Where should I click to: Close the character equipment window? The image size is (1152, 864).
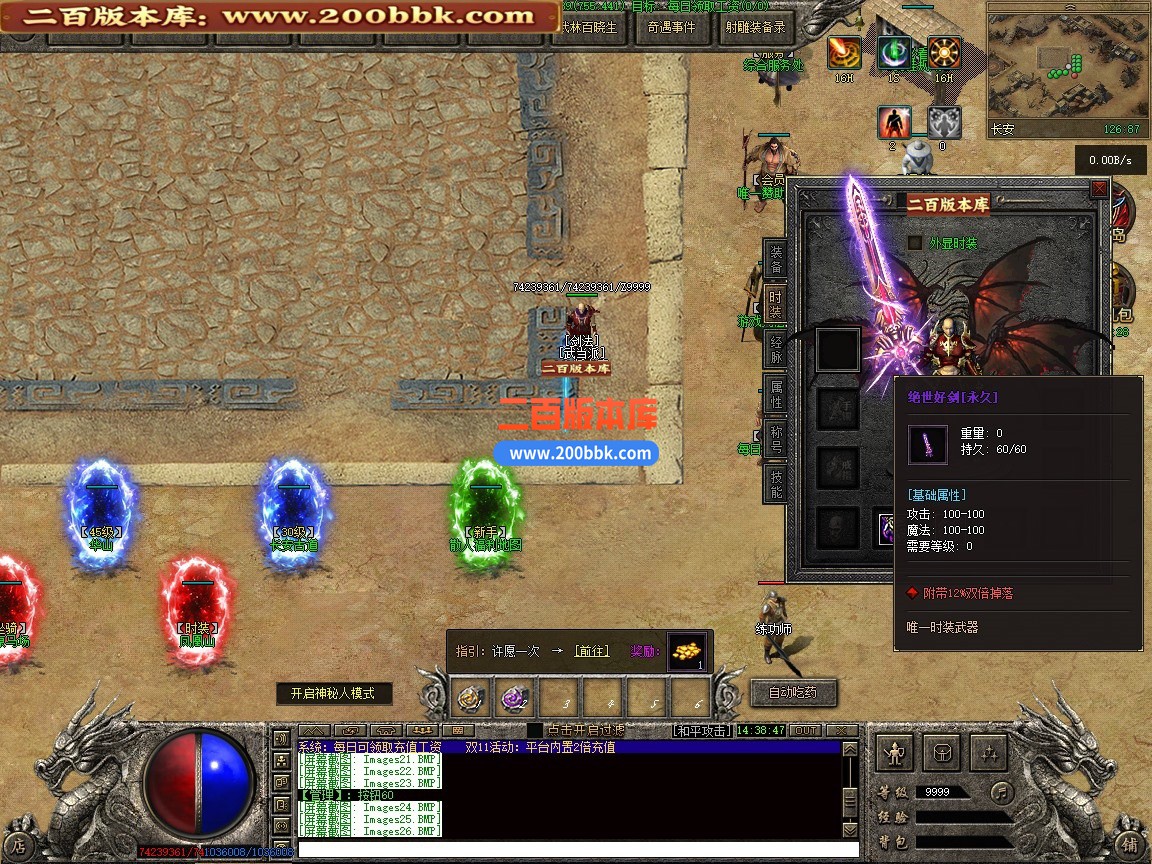pos(1099,188)
